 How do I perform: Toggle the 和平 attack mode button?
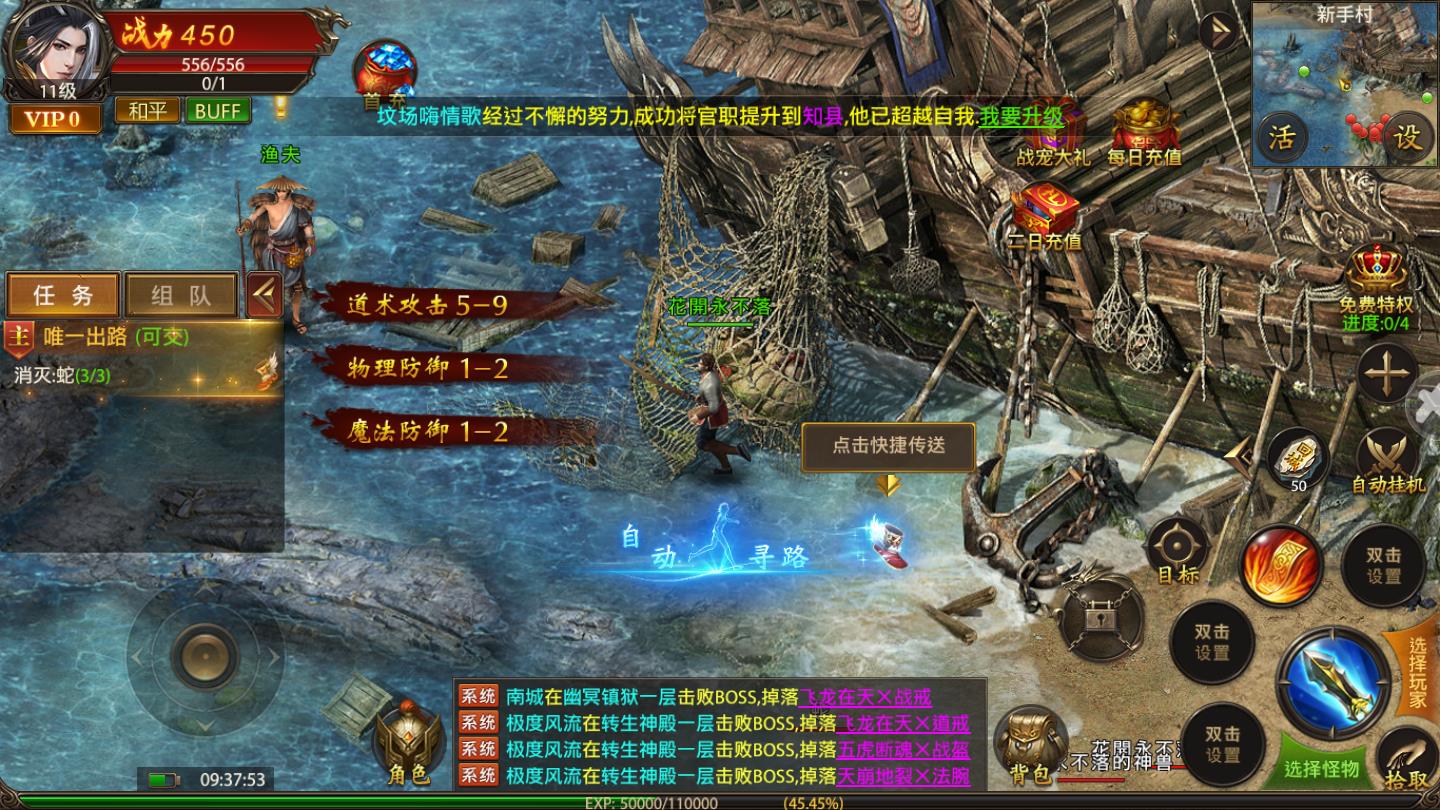click(147, 110)
